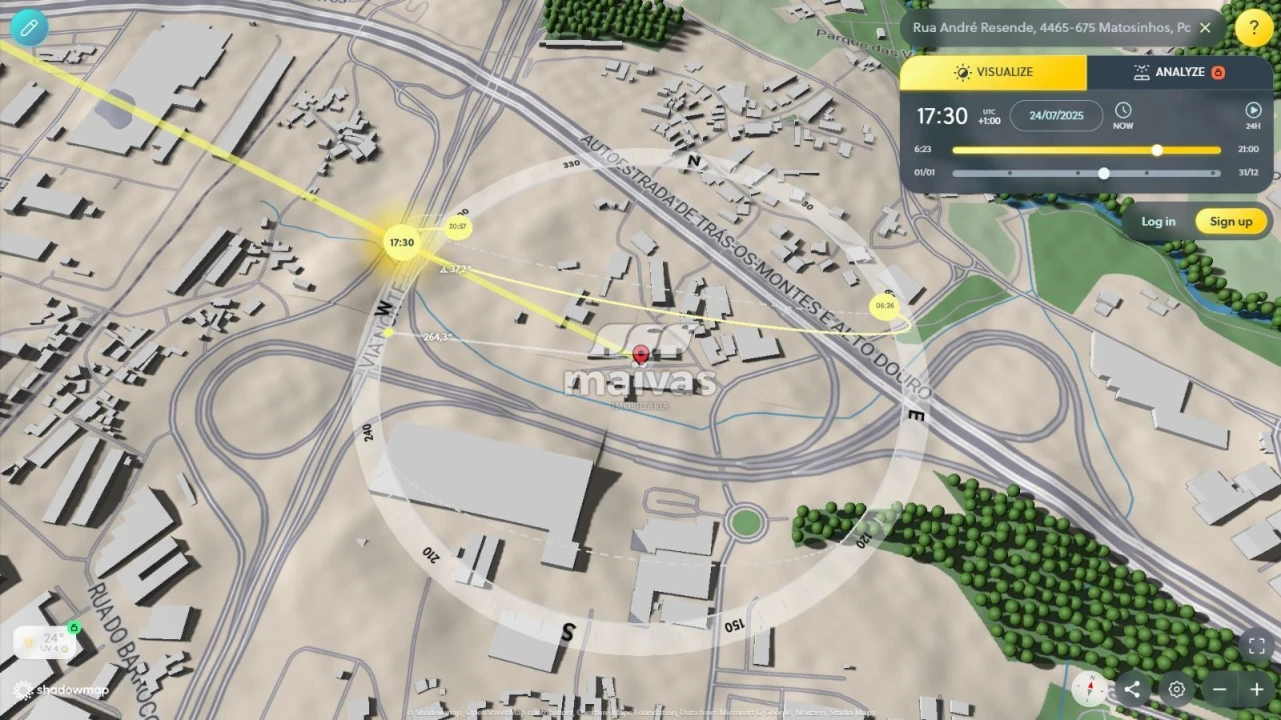Play the 24H sun animation
Viewport: 1281px width, 720px height.
[x=1253, y=116]
